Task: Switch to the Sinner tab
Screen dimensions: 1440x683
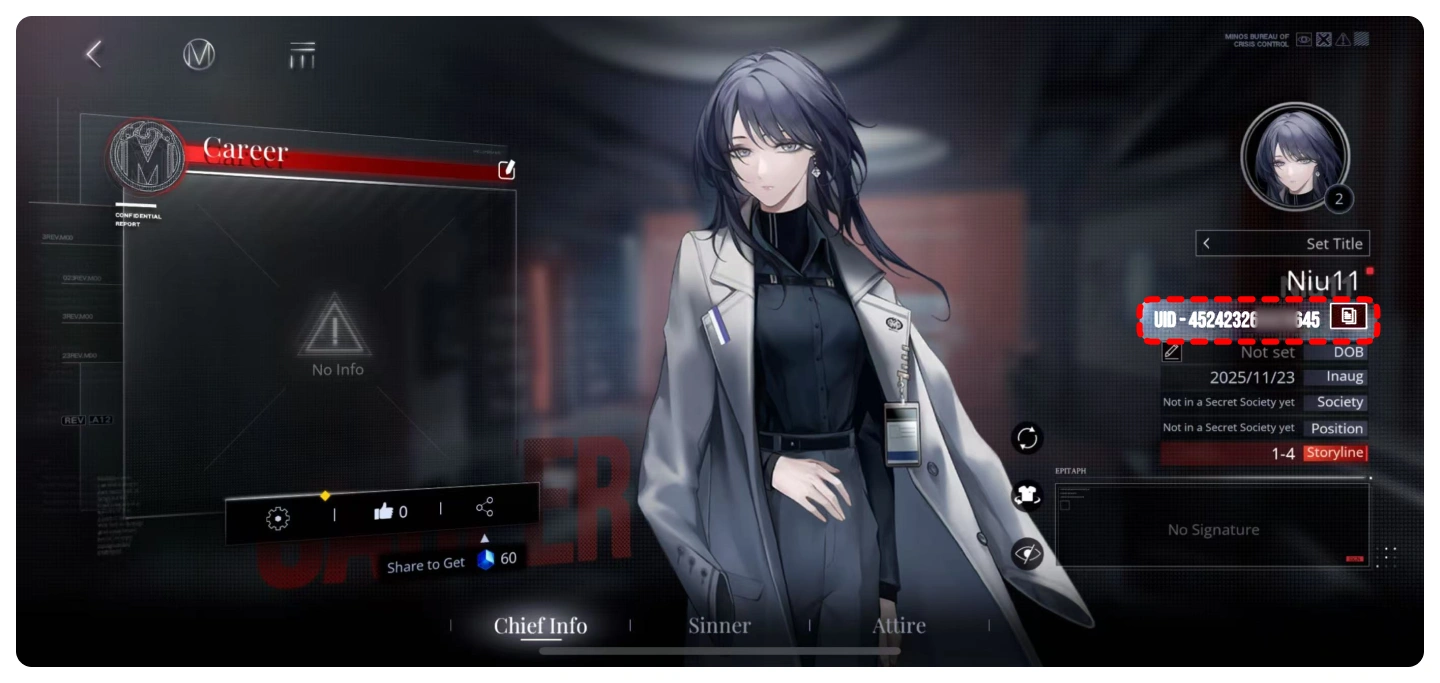Action: pyautogui.click(x=719, y=626)
